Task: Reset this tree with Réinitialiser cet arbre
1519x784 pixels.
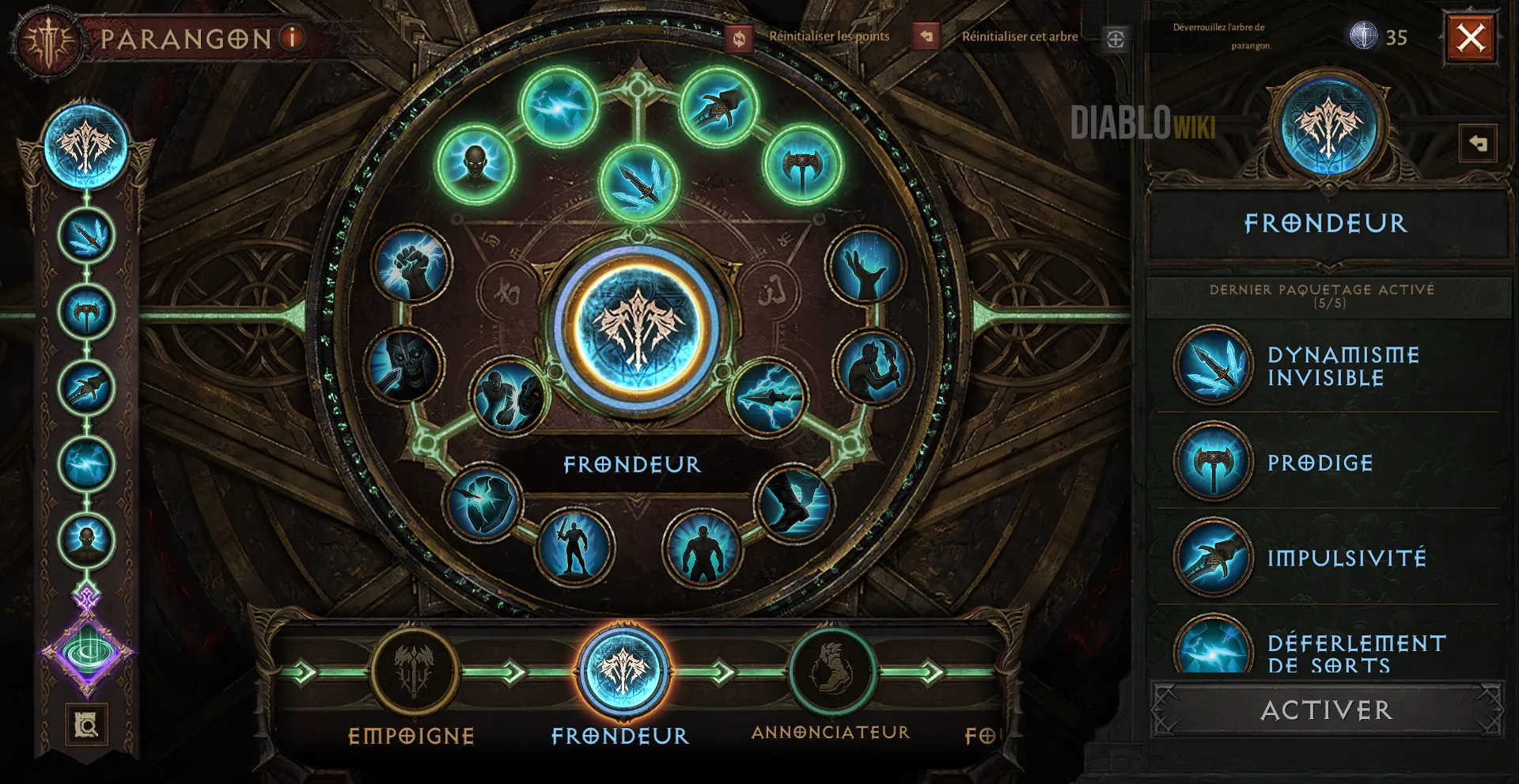Action: pyautogui.click(x=1019, y=36)
